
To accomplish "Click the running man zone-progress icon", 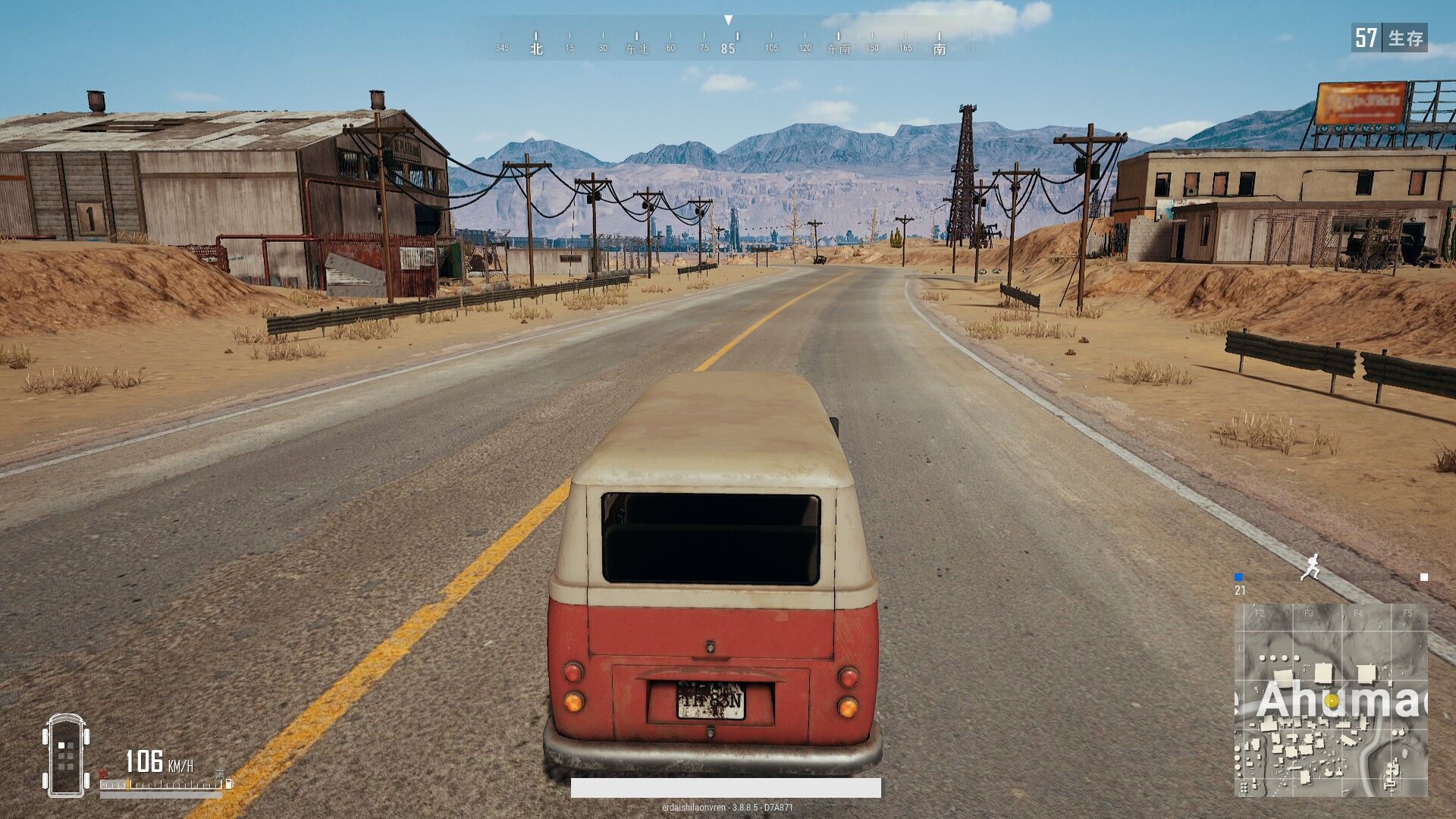I will coord(1310,567).
